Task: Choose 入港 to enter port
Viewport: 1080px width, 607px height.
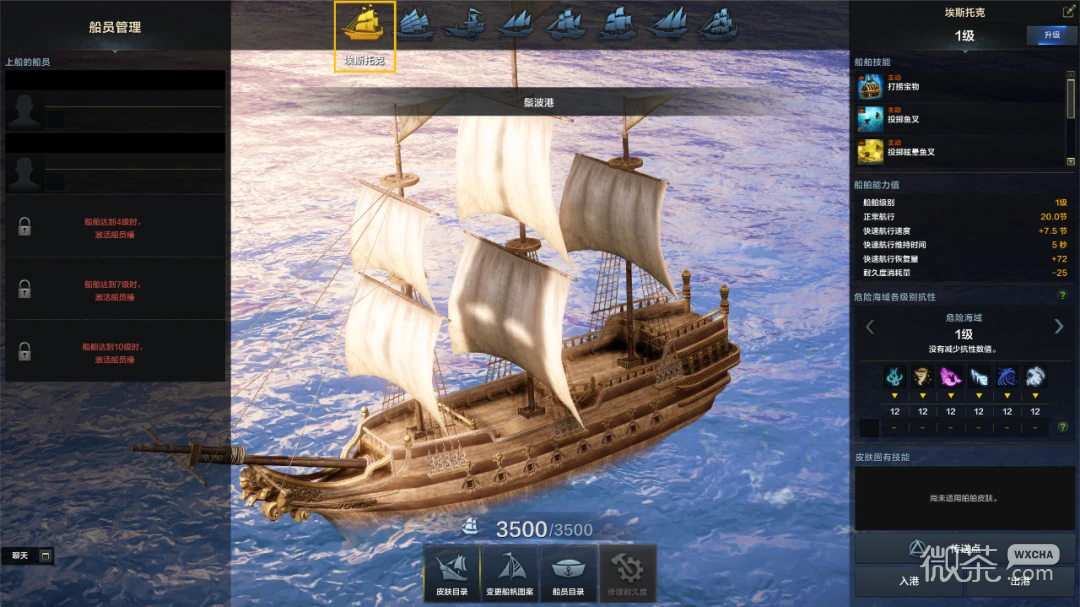Action: coord(908,580)
